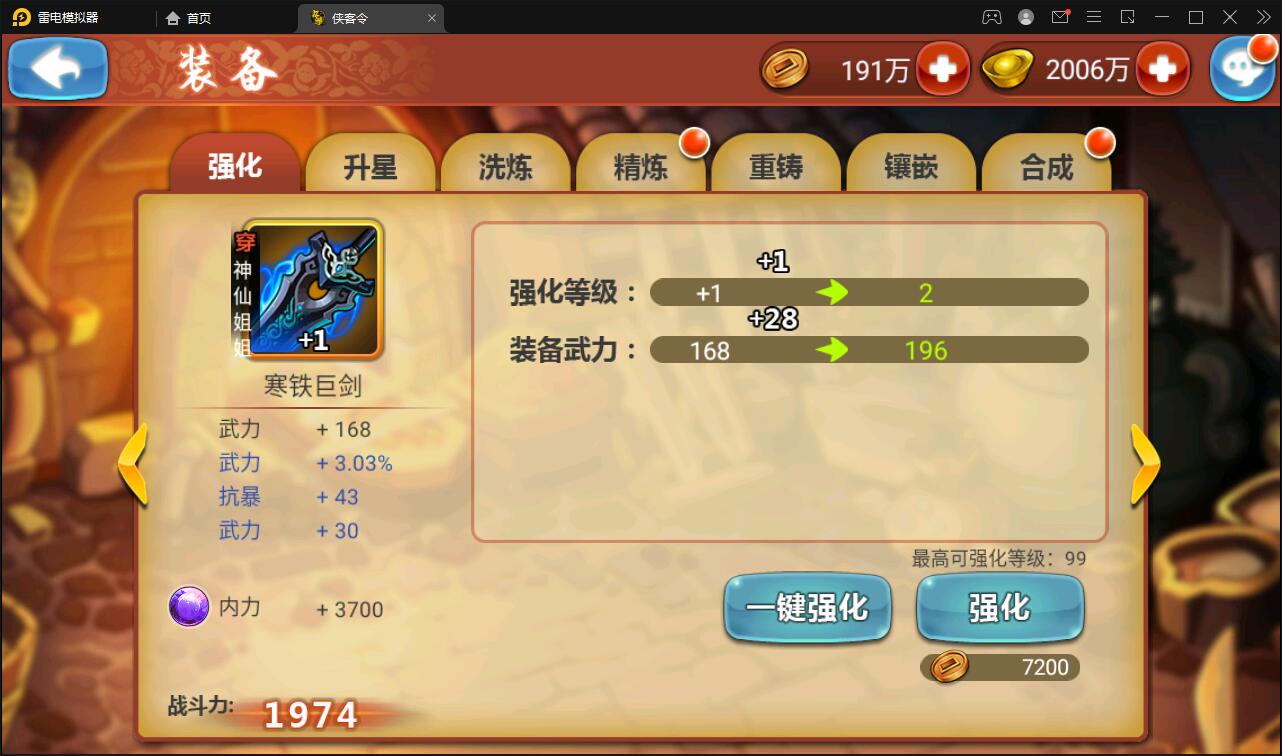The image size is (1282, 756).
Task: Click the right yellow arrow for next equipment
Action: (x=1144, y=464)
